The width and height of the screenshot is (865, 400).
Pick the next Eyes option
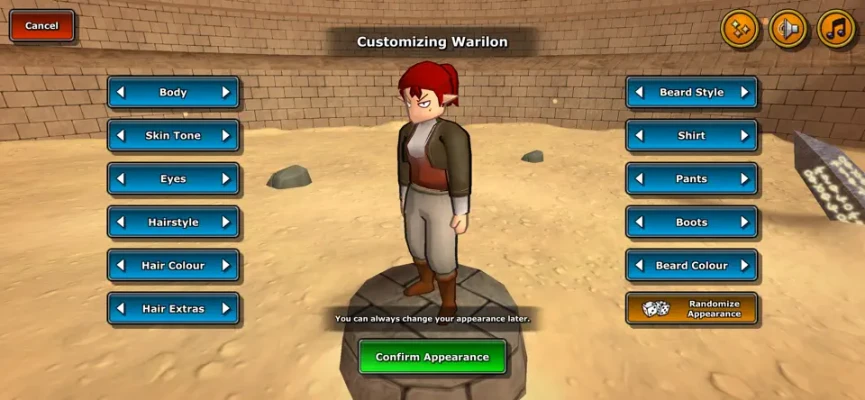click(226, 179)
